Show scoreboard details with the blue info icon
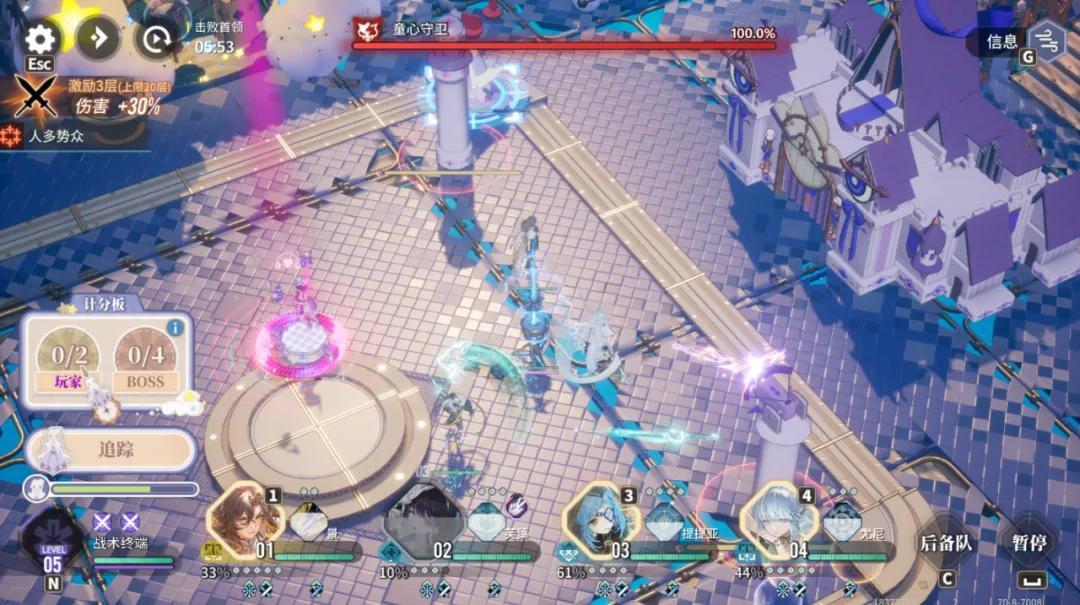 tap(176, 327)
